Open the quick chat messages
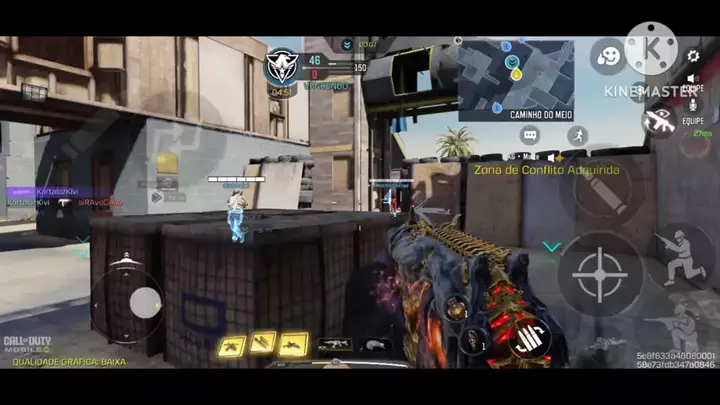Viewport: 720px width, 405px height. [530, 135]
